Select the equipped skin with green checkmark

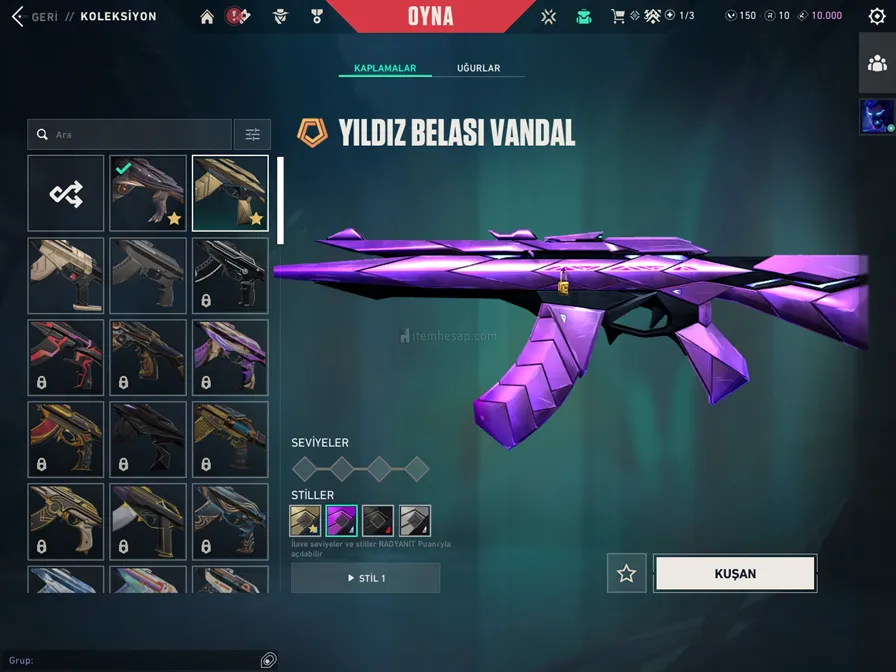(x=148, y=193)
